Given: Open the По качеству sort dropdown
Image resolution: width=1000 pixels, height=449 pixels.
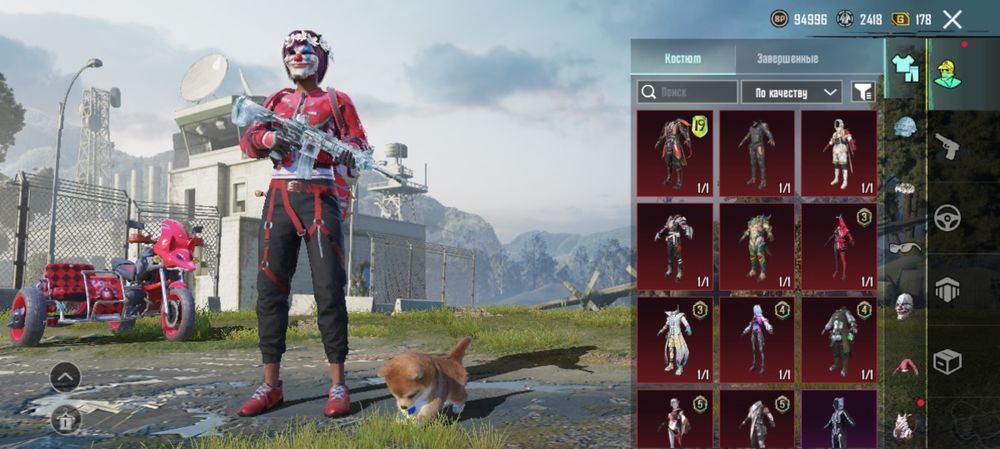Looking at the screenshot, I should tap(791, 92).
